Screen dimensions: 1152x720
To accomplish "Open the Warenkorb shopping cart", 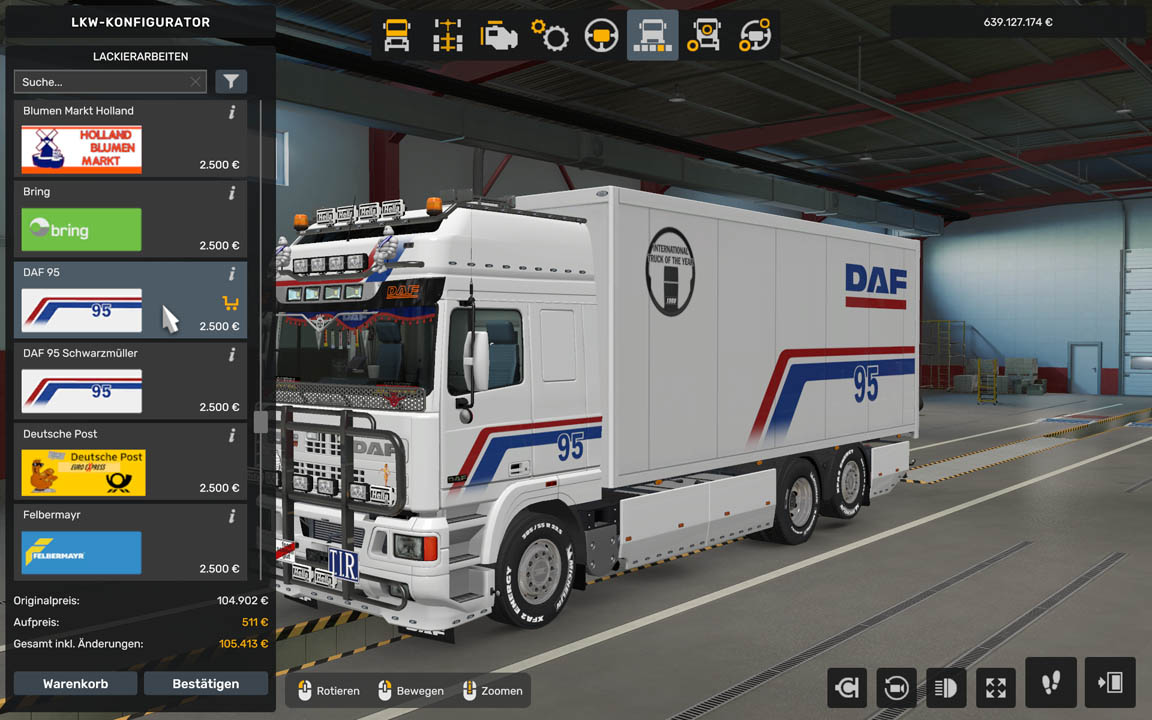I will (75, 684).
